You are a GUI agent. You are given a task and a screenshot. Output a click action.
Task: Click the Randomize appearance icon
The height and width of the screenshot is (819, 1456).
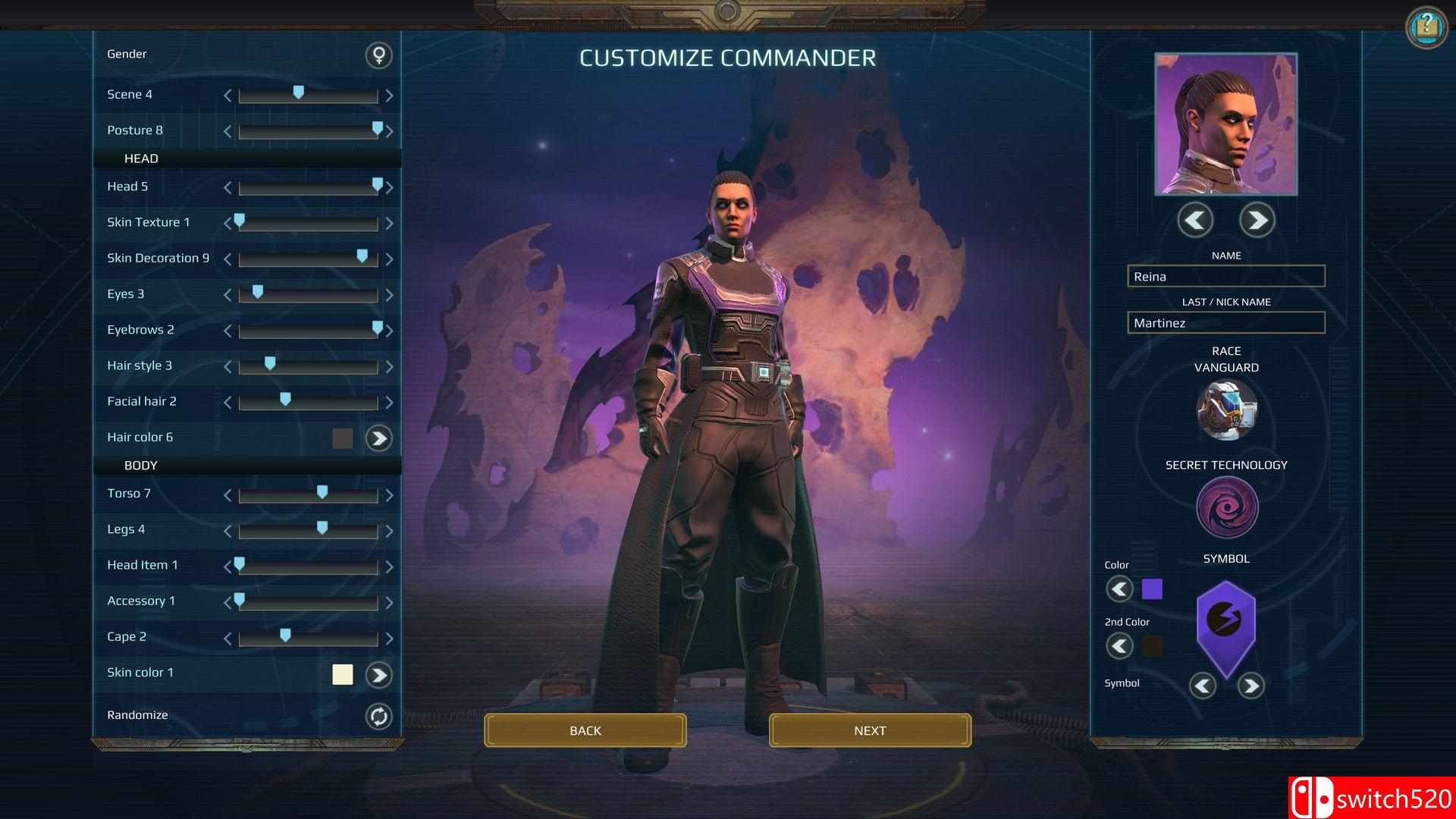click(x=378, y=717)
